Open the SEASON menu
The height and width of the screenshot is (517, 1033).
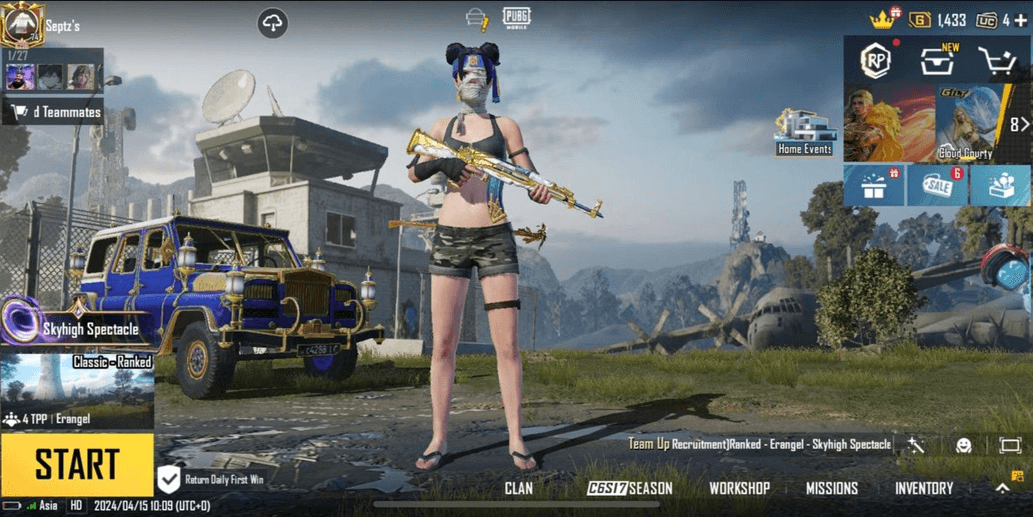click(x=630, y=488)
